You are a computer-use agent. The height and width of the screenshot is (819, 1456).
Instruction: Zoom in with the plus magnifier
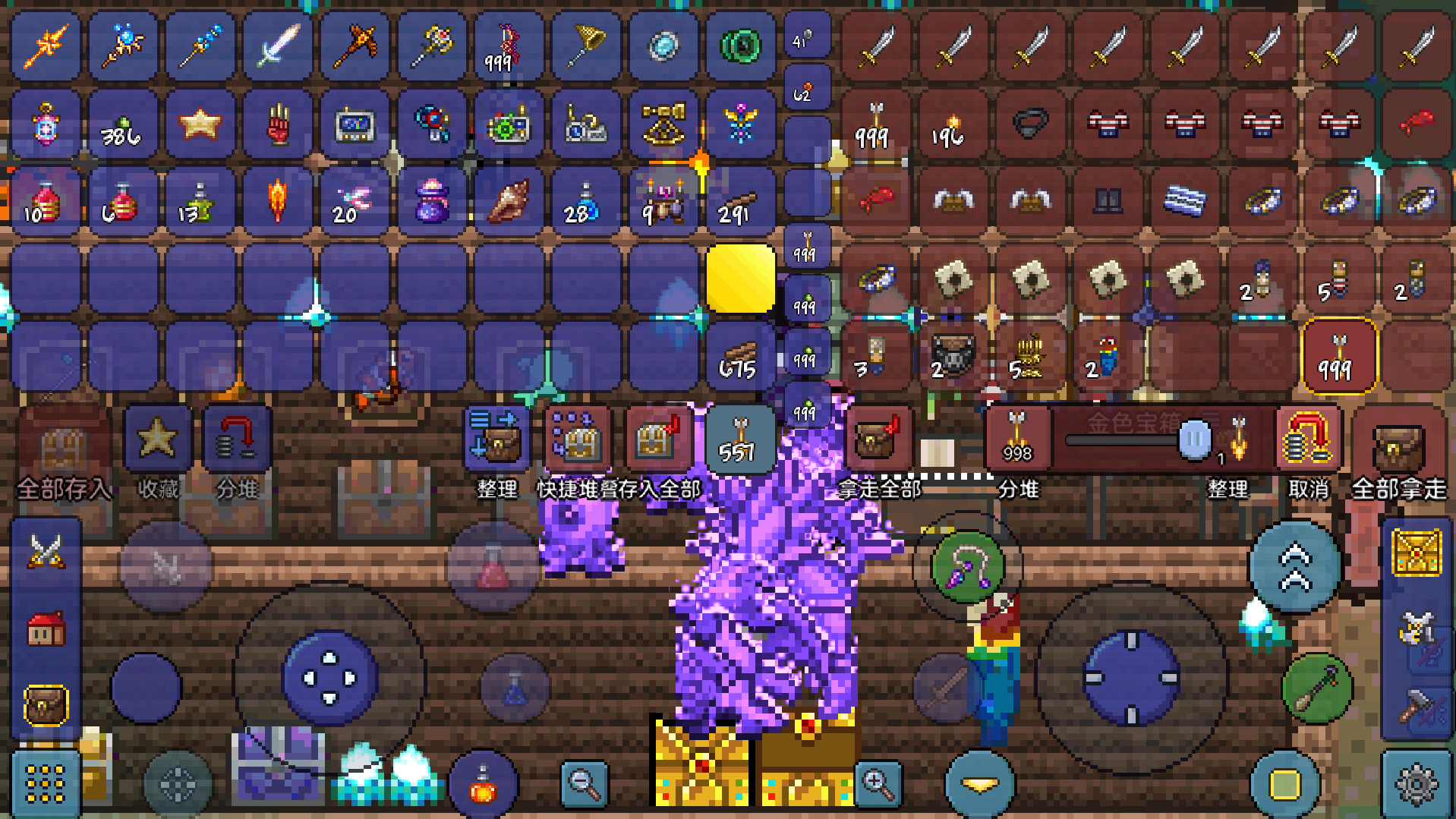pyautogui.click(x=877, y=783)
